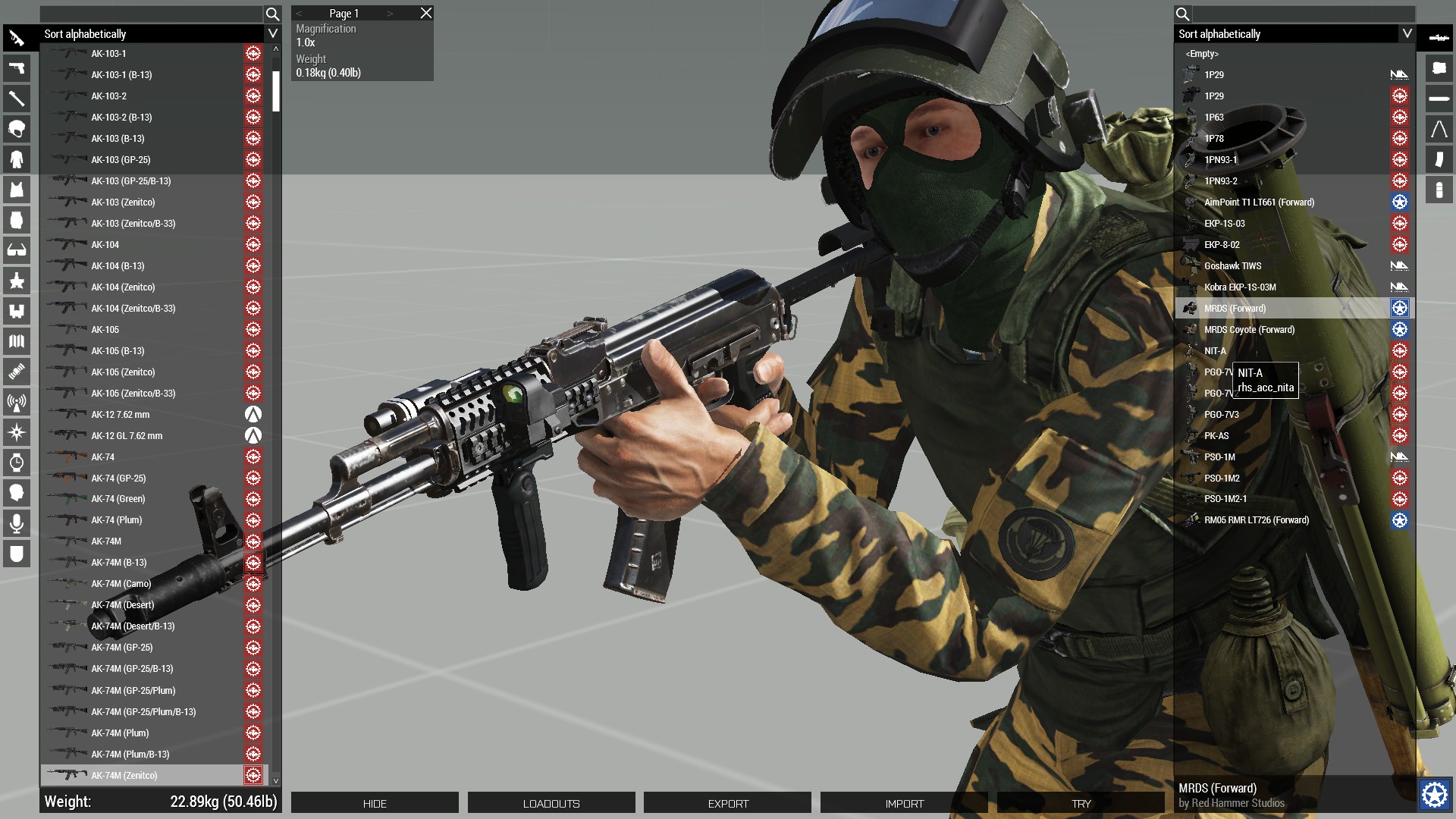Switch to the handgun category tab
The image size is (1456, 819).
tap(17, 68)
